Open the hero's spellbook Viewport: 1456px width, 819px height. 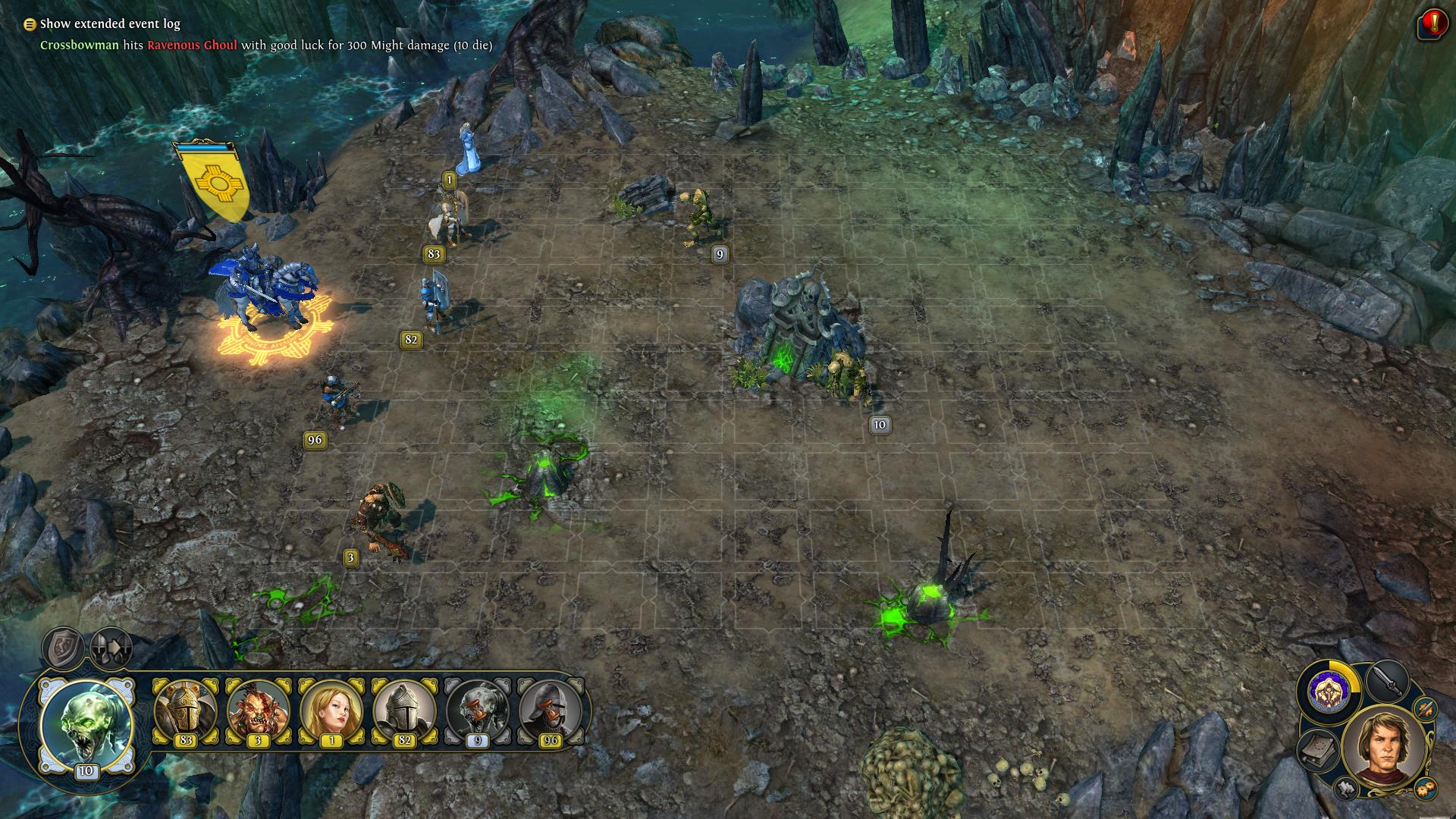tap(1317, 751)
